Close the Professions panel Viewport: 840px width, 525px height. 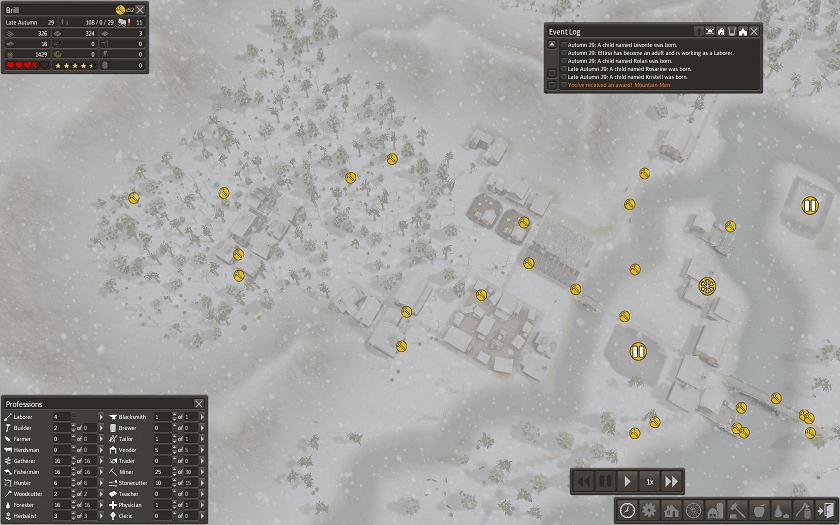[198, 403]
